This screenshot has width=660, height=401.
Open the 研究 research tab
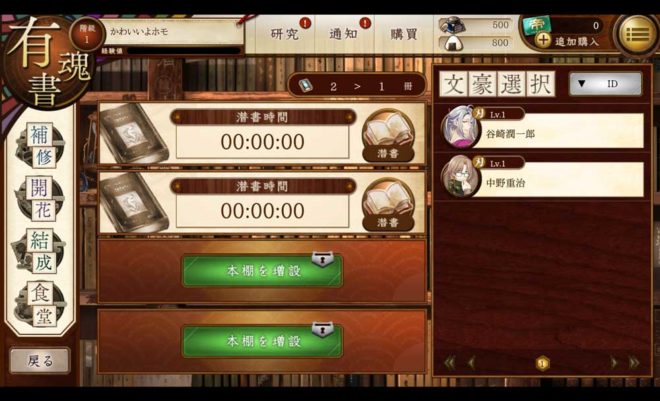[x=285, y=33]
